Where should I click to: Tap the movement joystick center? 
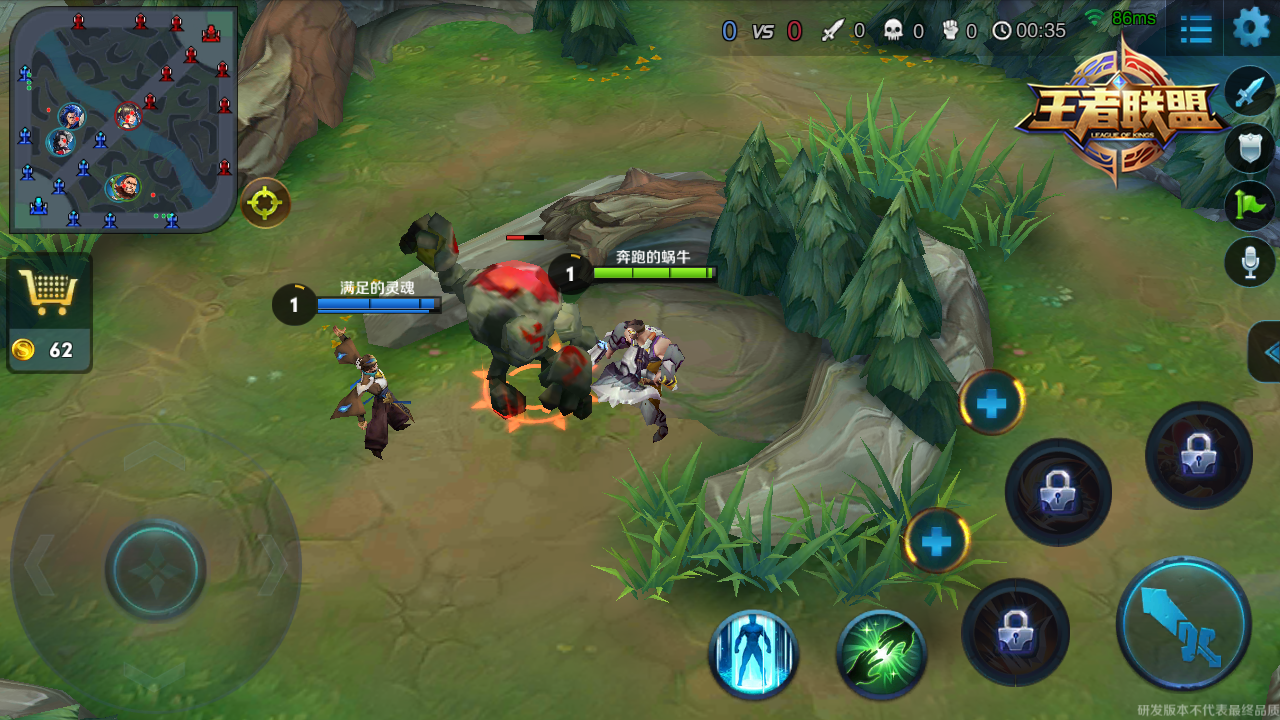[x=156, y=569]
